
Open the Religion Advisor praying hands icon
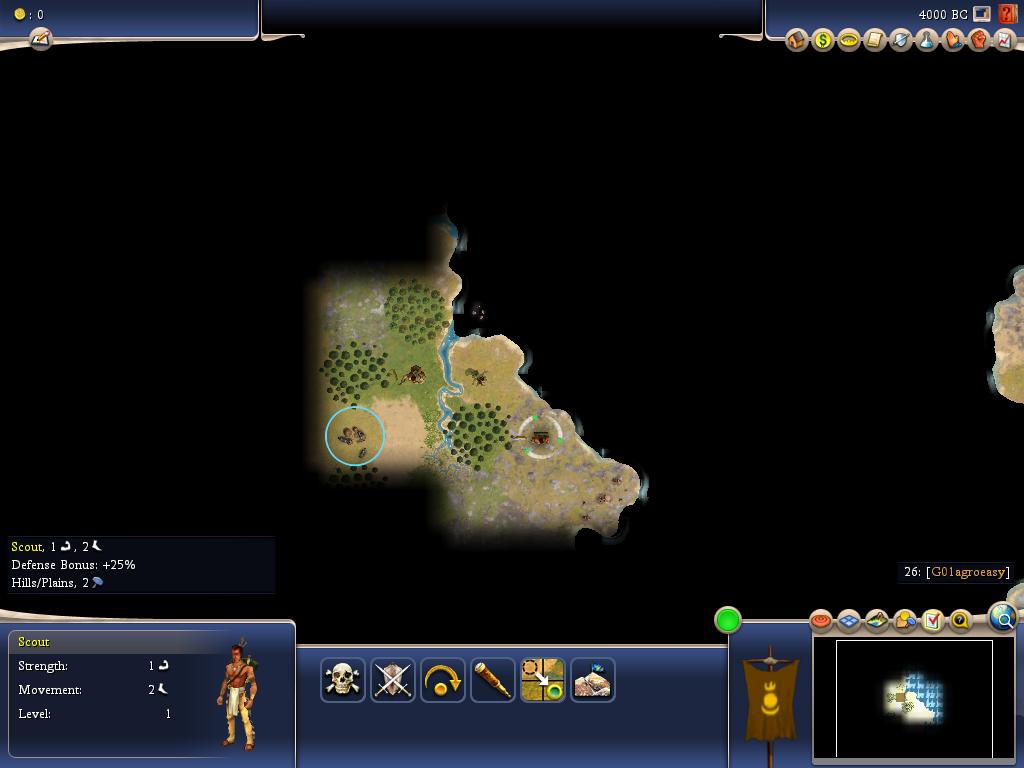tap(952, 40)
